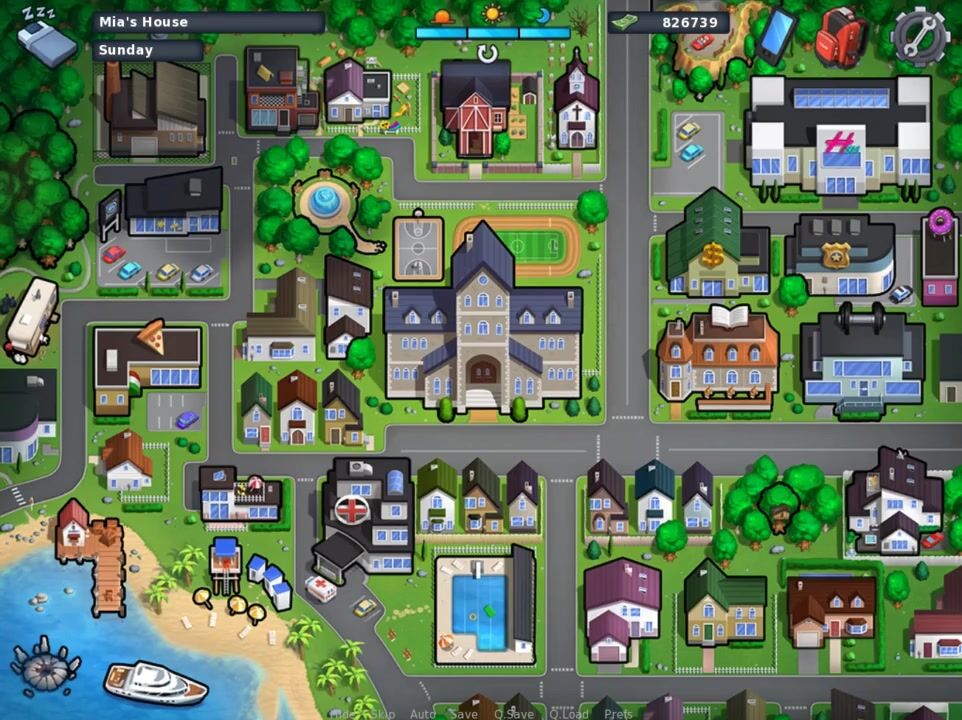This screenshot has height=720, width=962.
Task: Open Prefs from the quick menu
Action: pos(618,714)
